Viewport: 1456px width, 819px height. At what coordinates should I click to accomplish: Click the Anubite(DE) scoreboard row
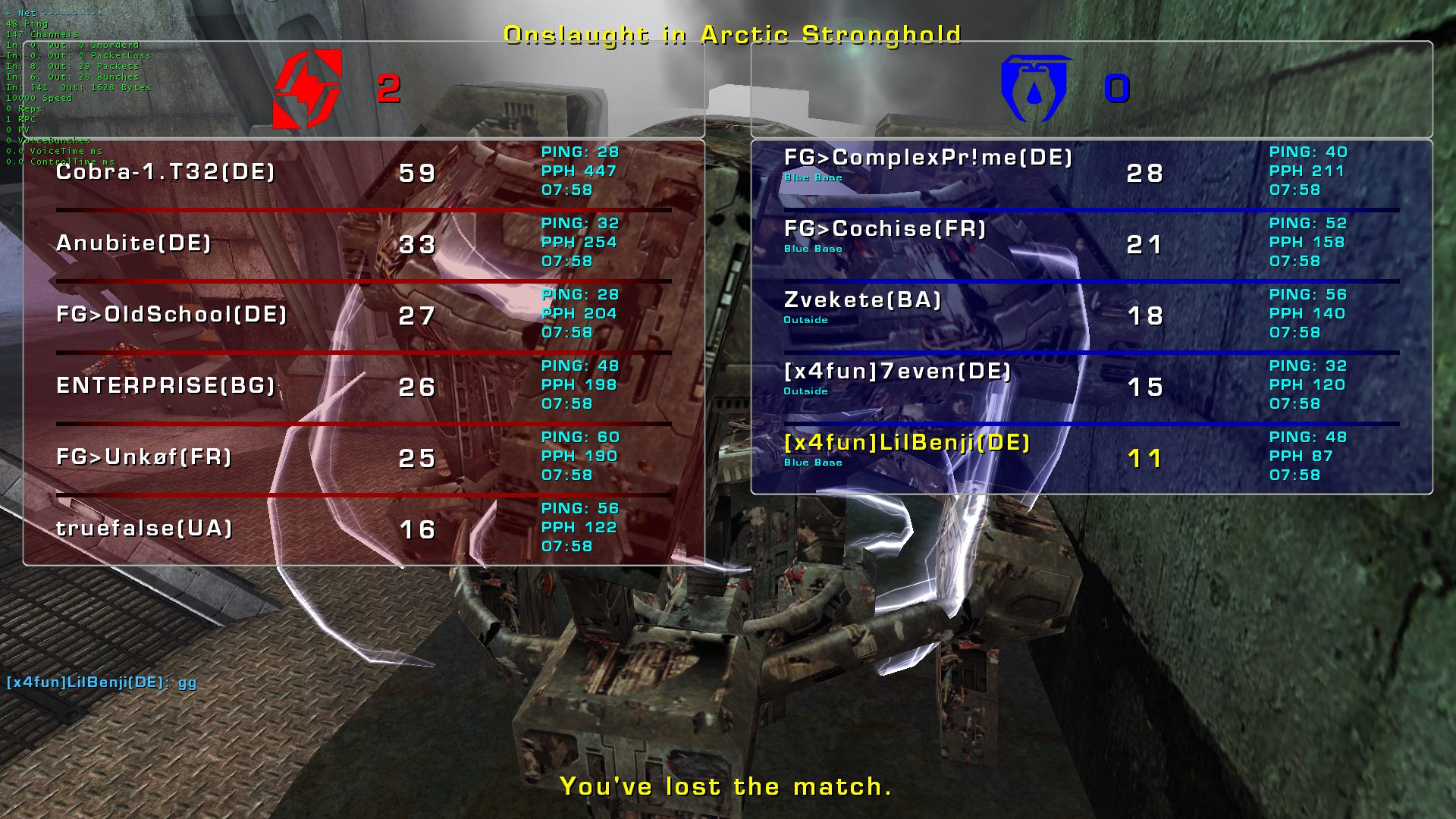[x=133, y=243]
